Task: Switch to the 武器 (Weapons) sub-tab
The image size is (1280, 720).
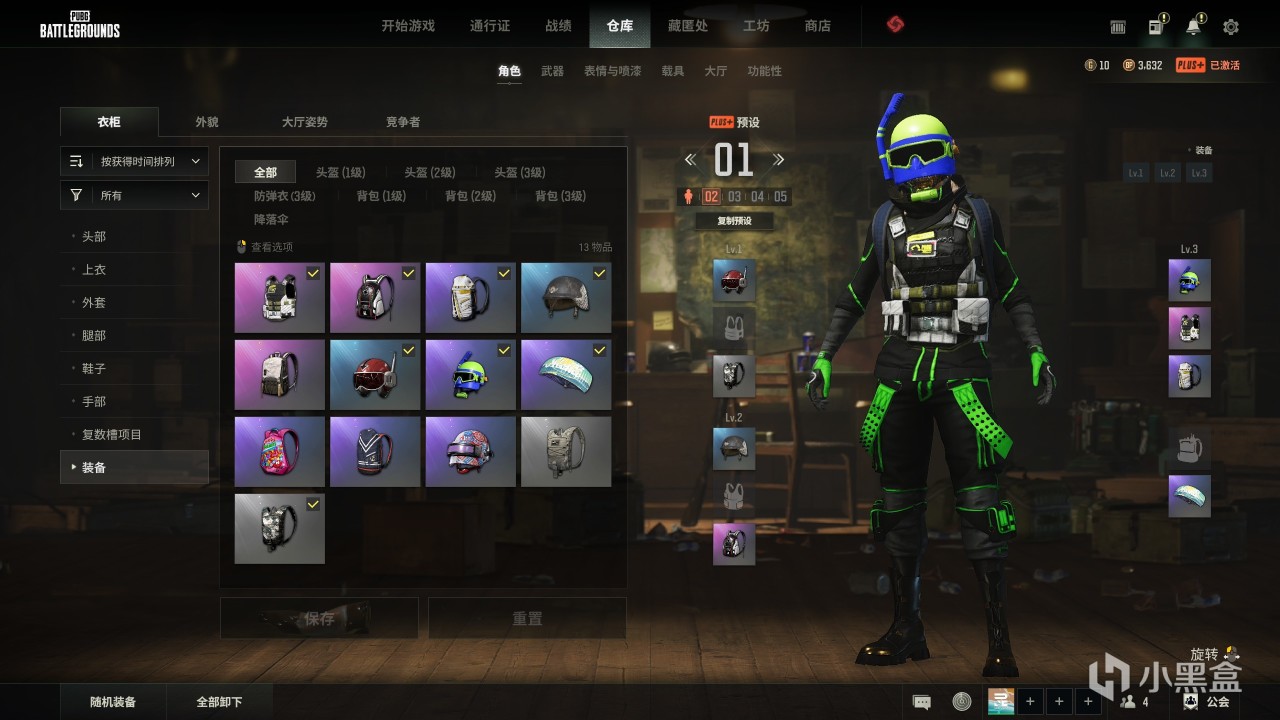Action: pos(552,71)
